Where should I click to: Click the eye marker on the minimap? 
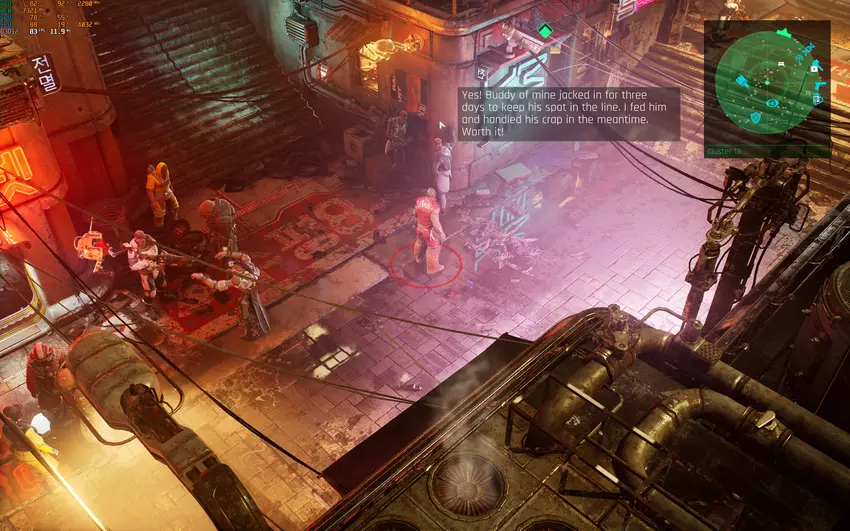coord(771,103)
